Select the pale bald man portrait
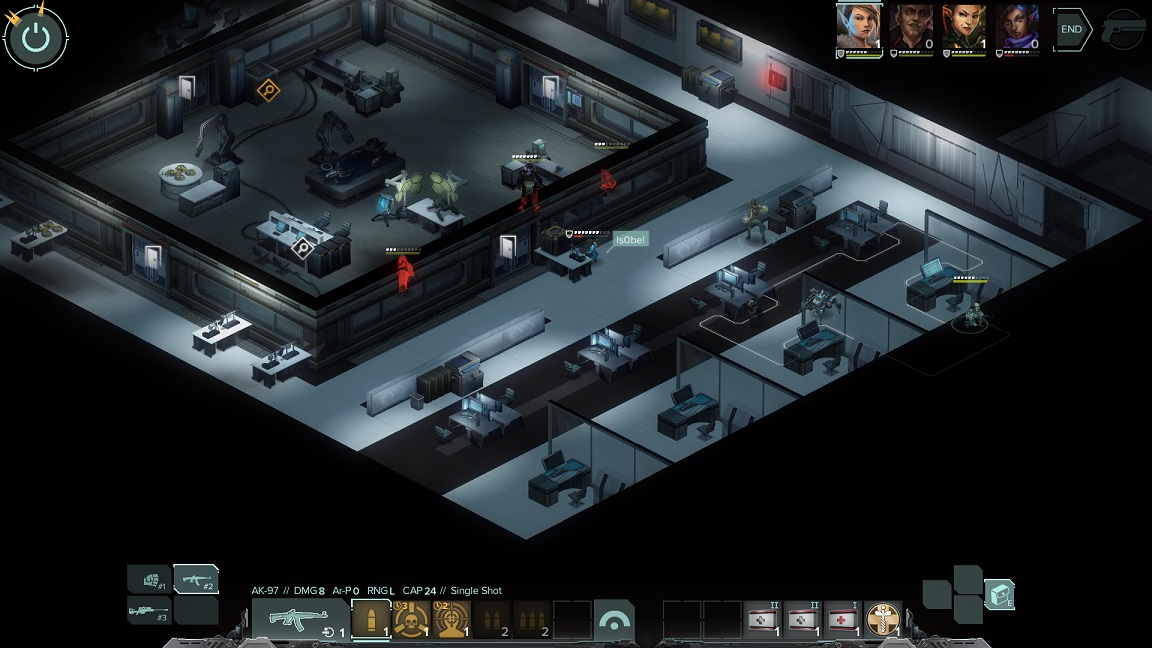This screenshot has width=1152, height=648. [911, 27]
